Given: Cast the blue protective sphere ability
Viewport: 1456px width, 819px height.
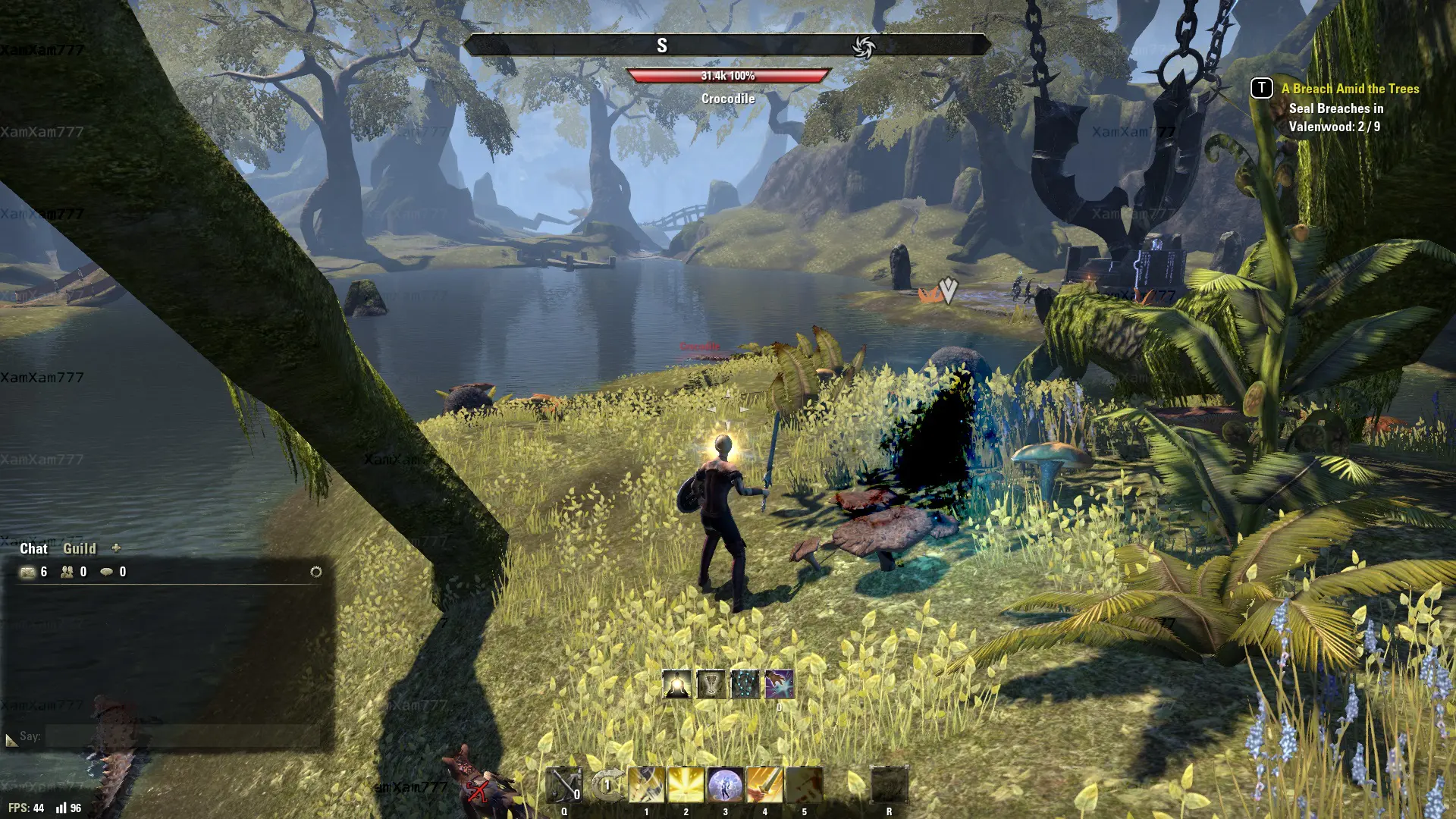Looking at the screenshot, I should coord(725,786).
